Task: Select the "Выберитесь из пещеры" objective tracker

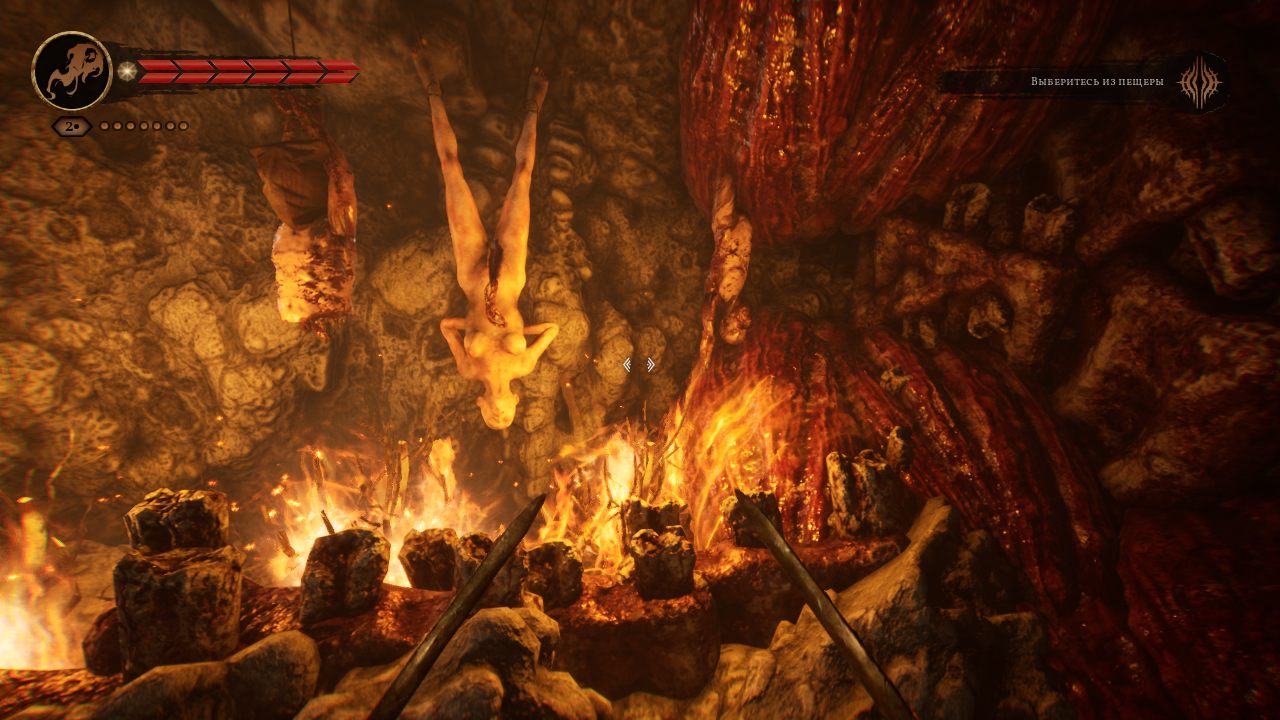Action: point(1097,81)
